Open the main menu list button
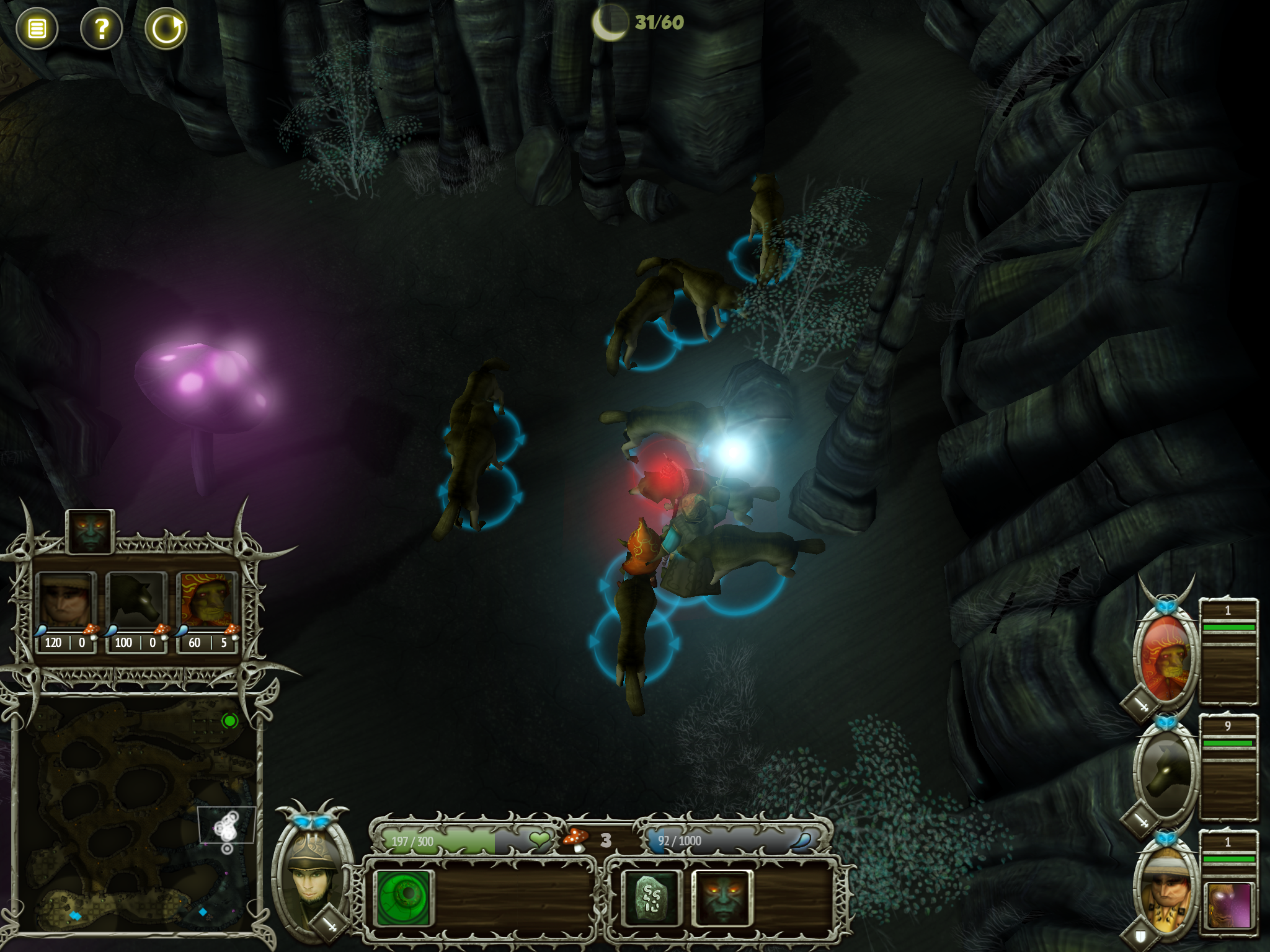The image size is (1270, 952). pos(37,29)
